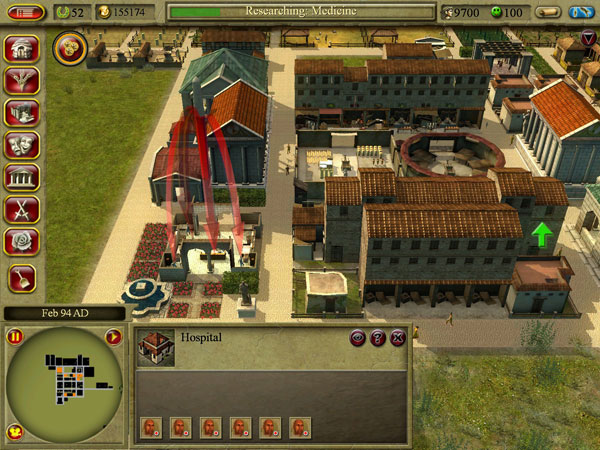Screen dimensions: 600x450
Task: Activate the shovel demolish tool
Action: [x=22, y=279]
